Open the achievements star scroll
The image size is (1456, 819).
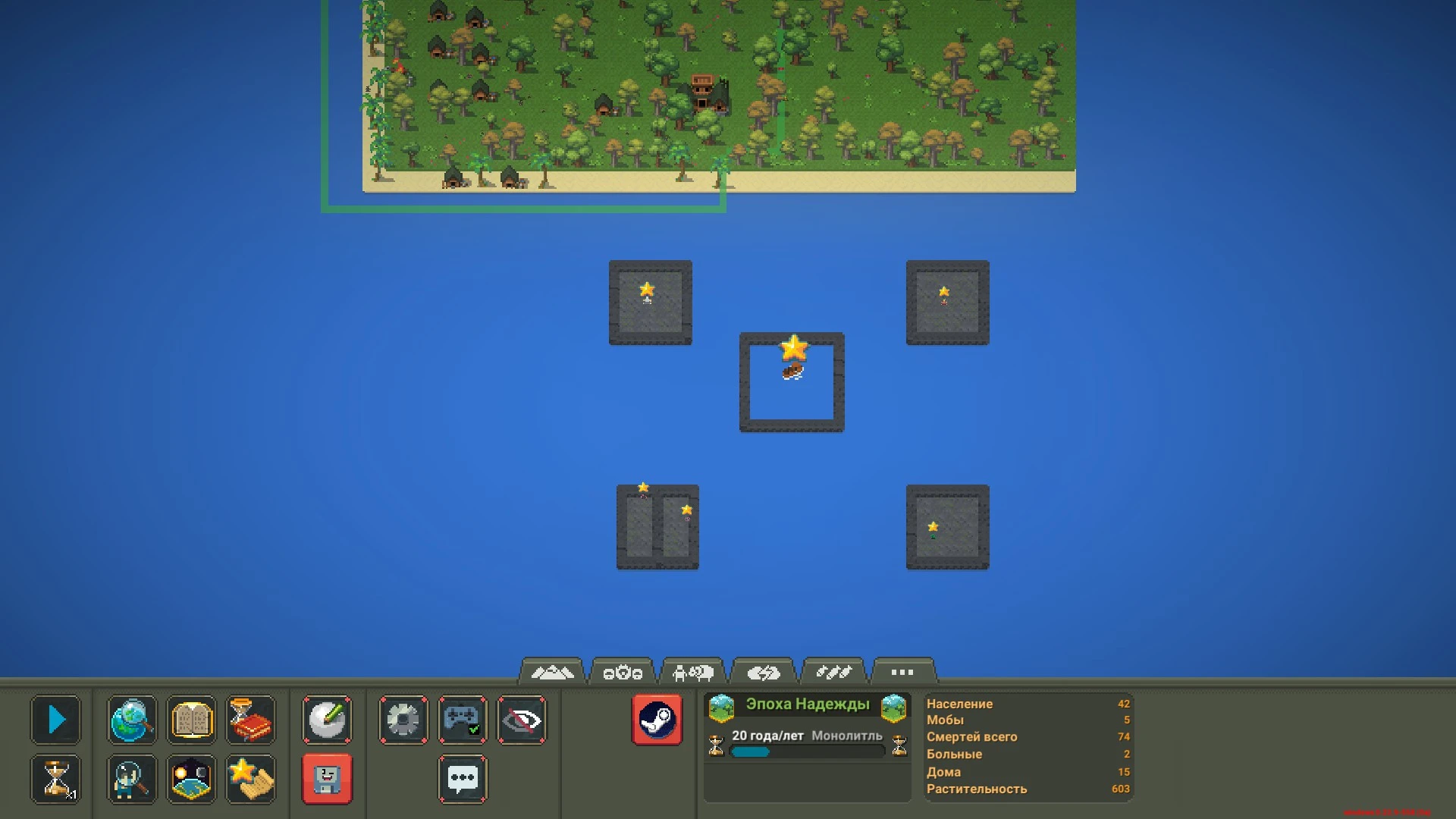pyautogui.click(x=250, y=779)
